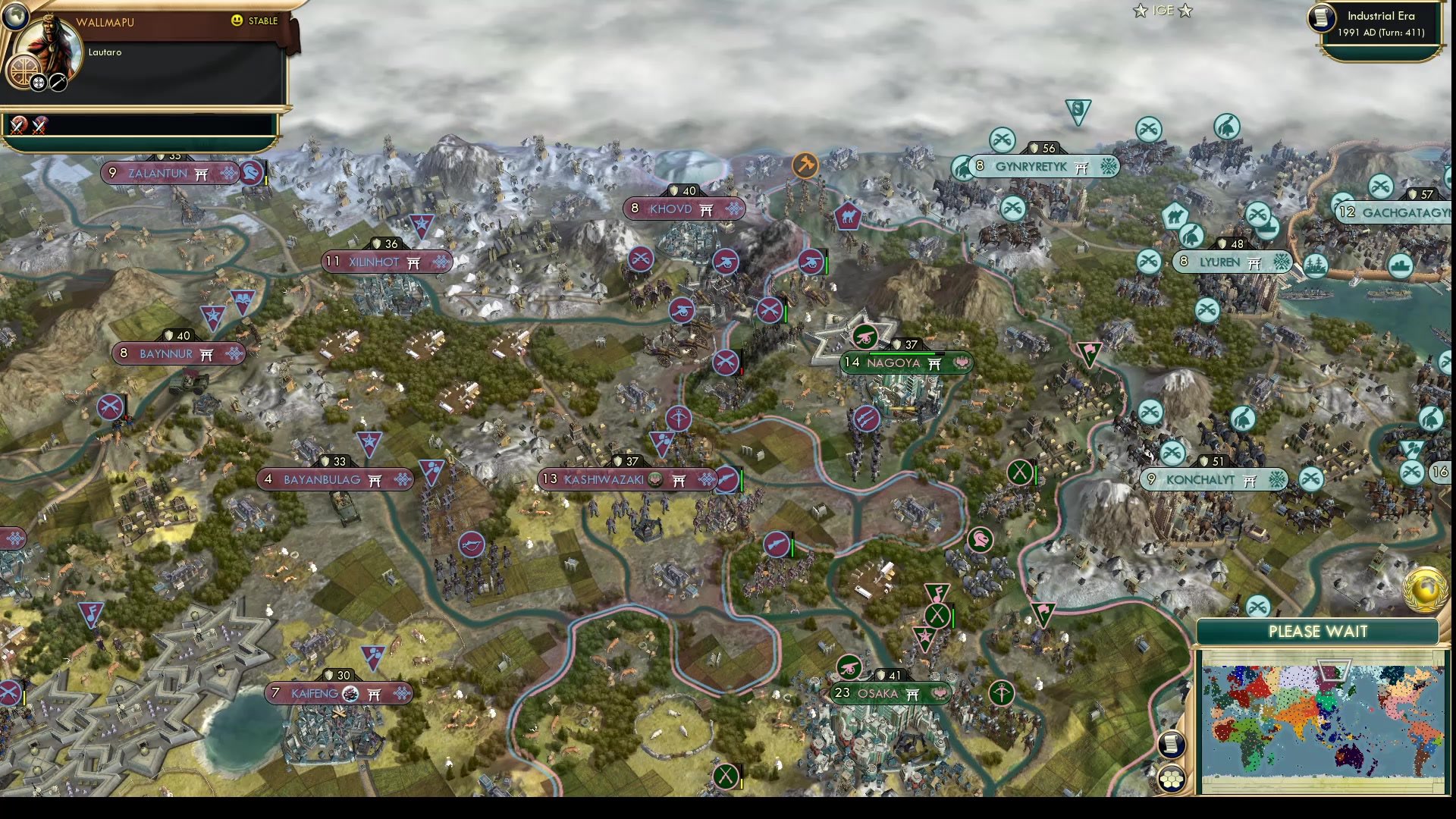Open diplomacy via the globe icon top-left
The height and width of the screenshot is (819, 1456).
click(x=15, y=15)
